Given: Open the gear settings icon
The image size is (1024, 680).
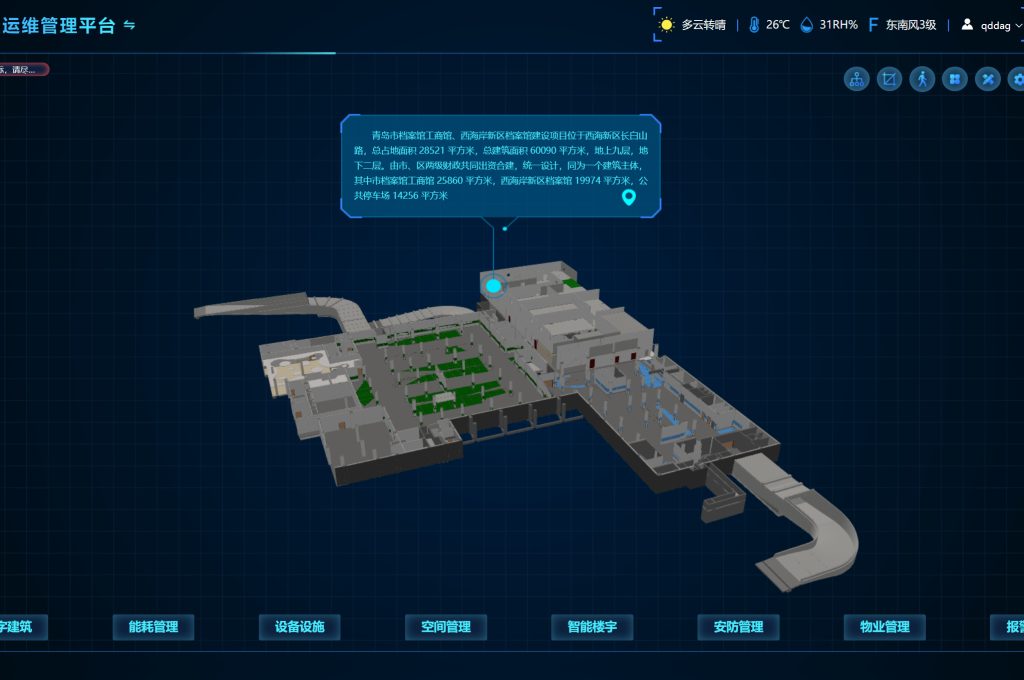Looking at the screenshot, I should [1017, 79].
